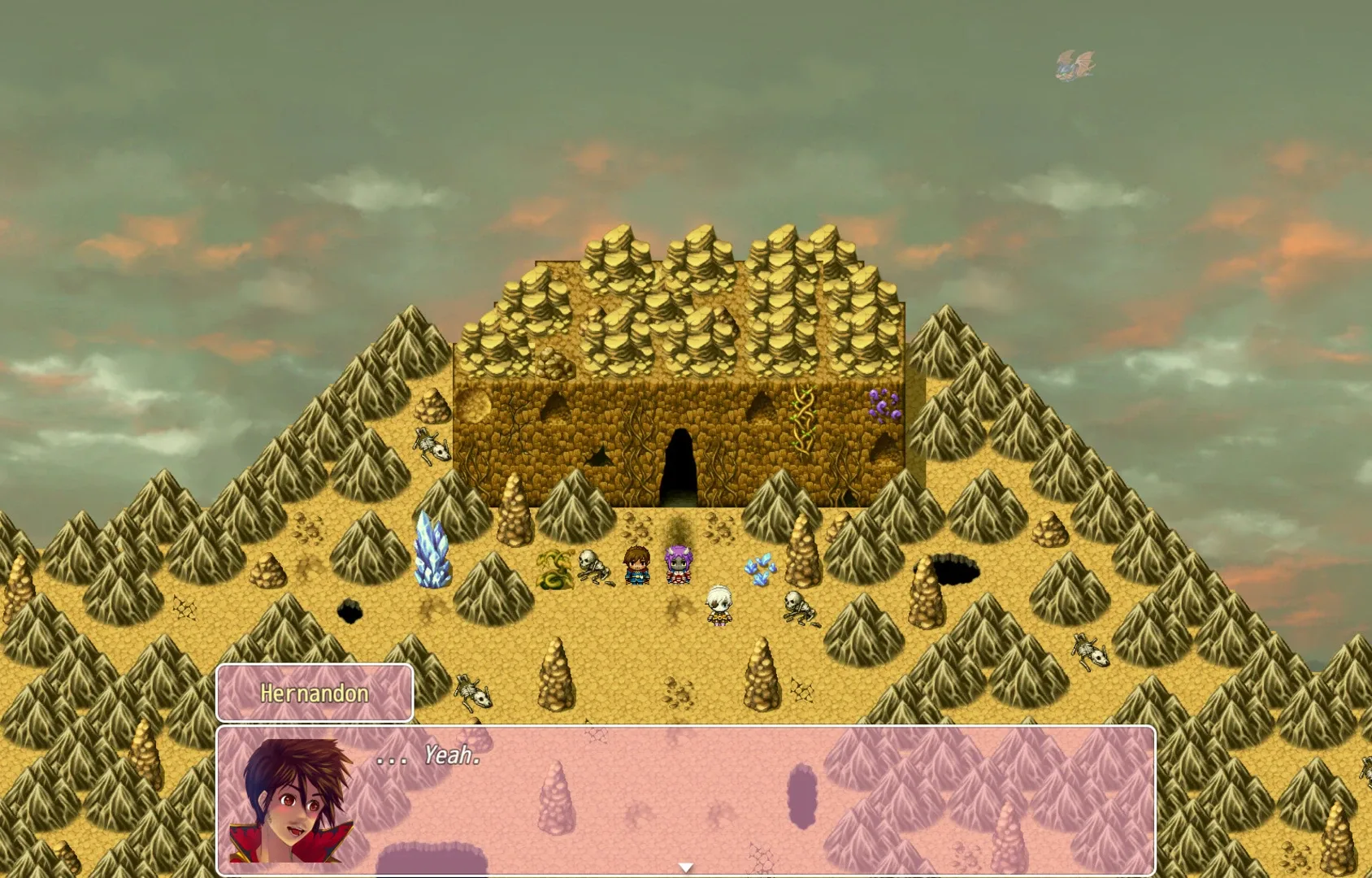This screenshot has width=1372, height=878.
Task: Select the hero sprite in blue clothing
Action: click(638, 564)
